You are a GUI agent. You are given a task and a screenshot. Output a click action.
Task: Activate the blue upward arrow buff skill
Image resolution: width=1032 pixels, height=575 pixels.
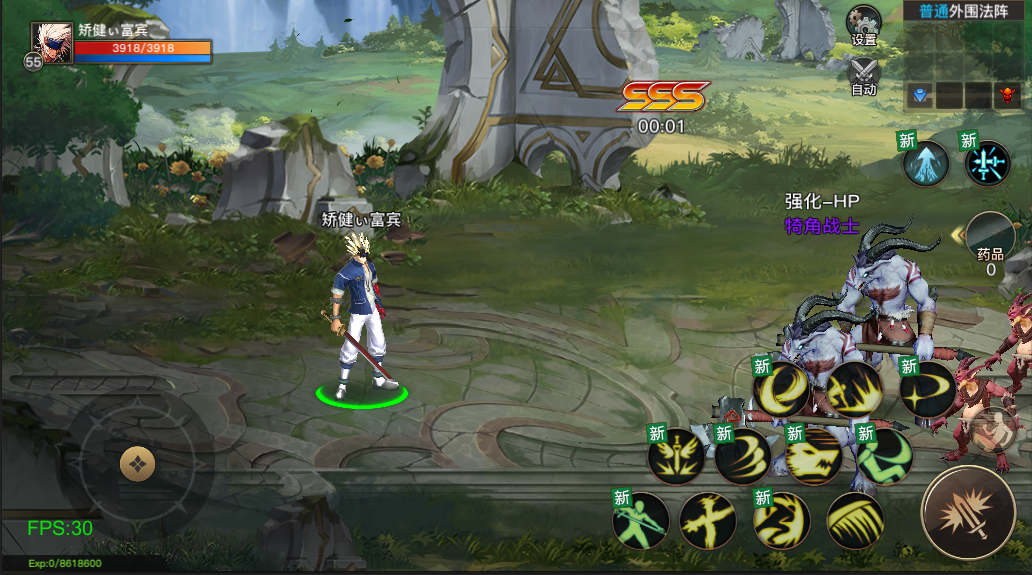926,163
